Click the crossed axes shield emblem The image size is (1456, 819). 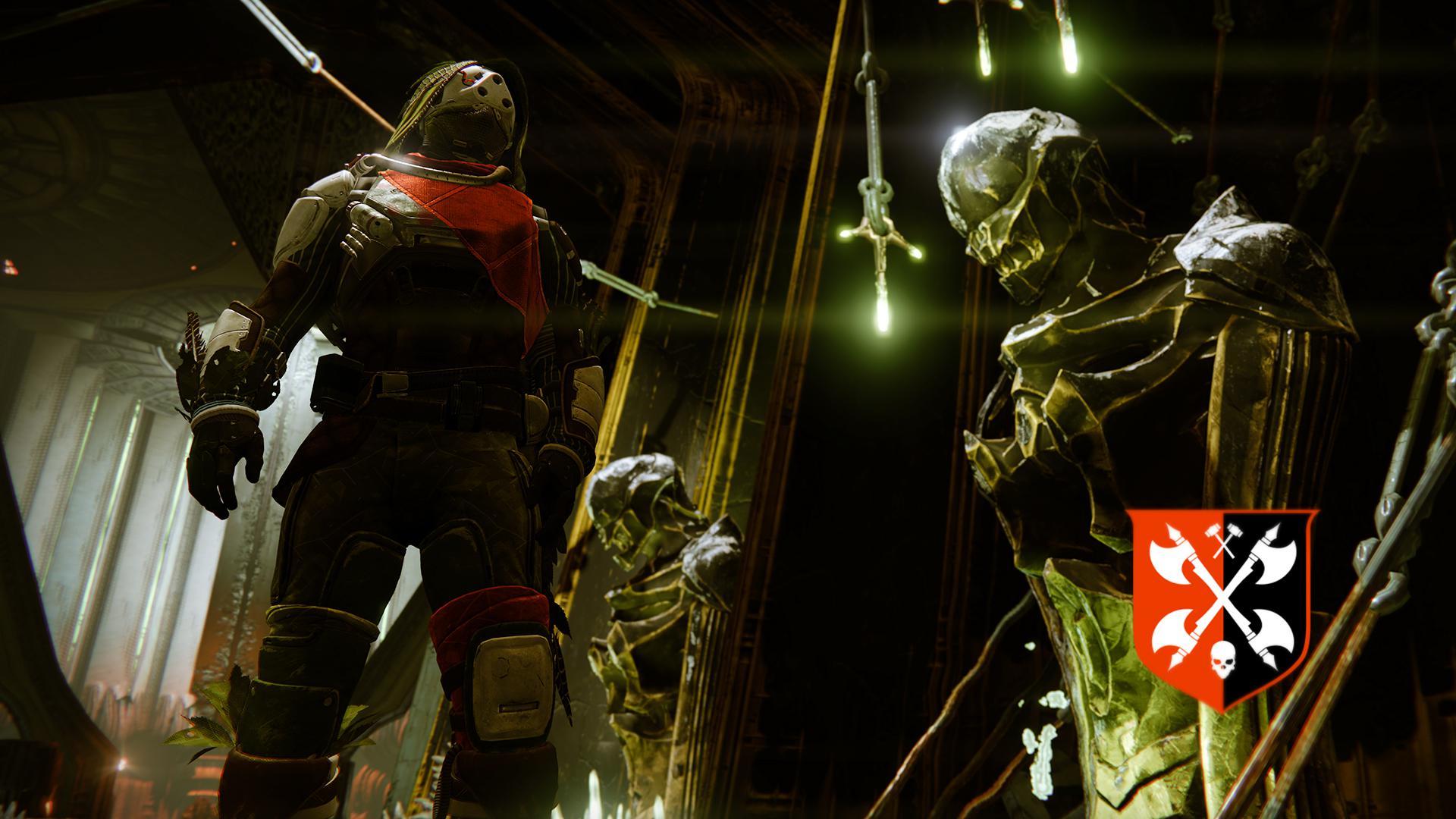(1221, 607)
